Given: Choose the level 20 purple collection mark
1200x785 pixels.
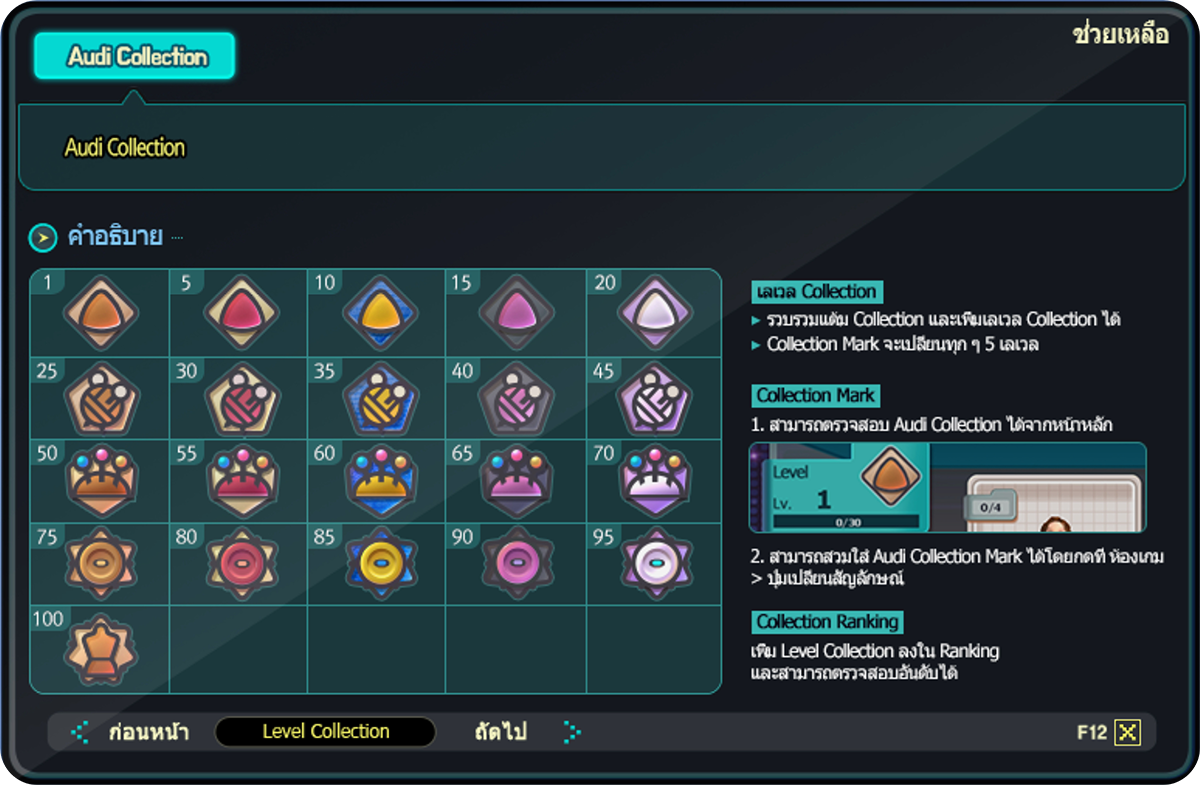Looking at the screenshot, I should pos(655,314).
